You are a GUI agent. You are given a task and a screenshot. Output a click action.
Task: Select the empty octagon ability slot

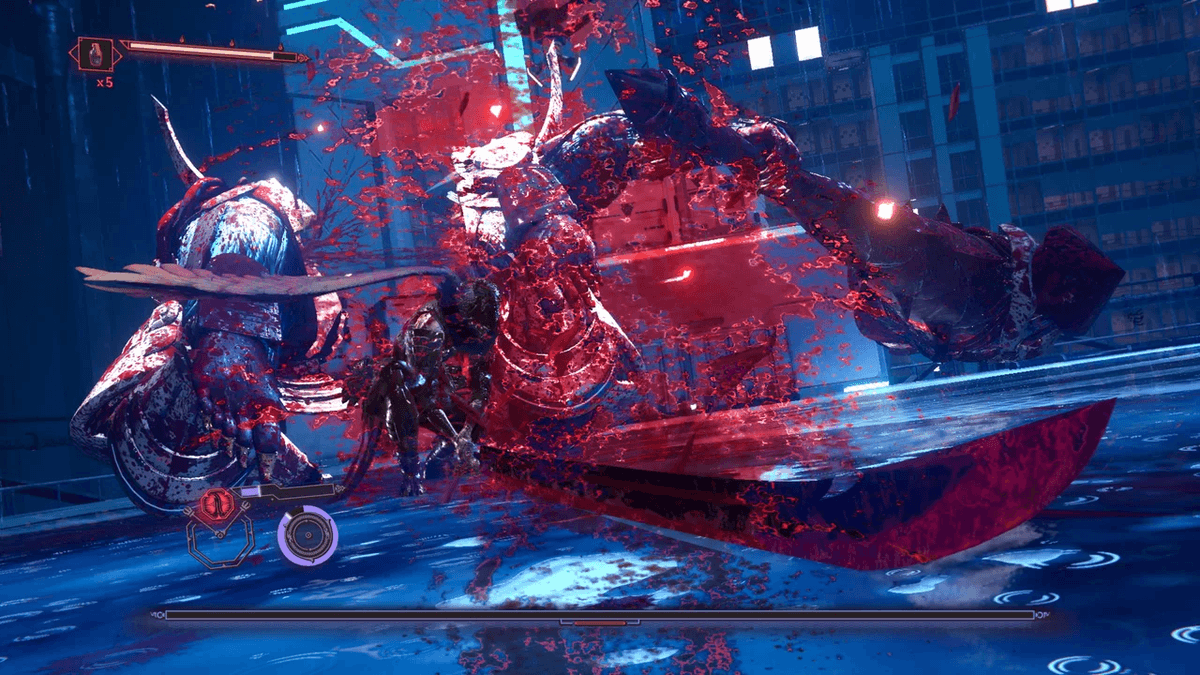(222, 546)
